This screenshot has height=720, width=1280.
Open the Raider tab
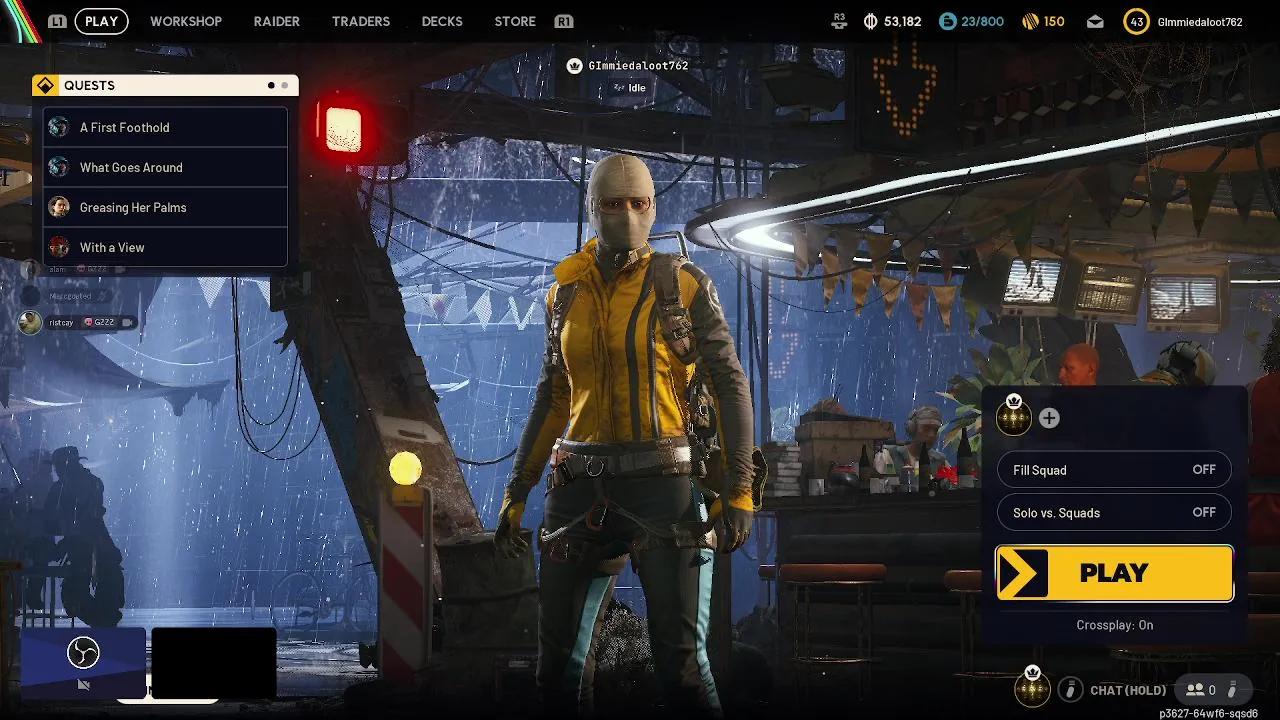click(276, 21)
